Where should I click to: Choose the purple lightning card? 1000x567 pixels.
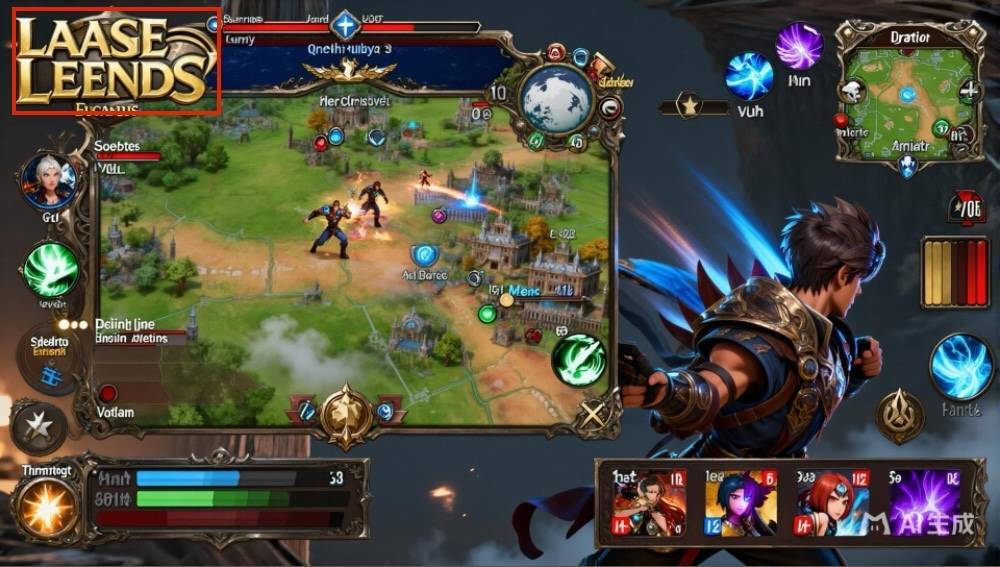[924, 504]
